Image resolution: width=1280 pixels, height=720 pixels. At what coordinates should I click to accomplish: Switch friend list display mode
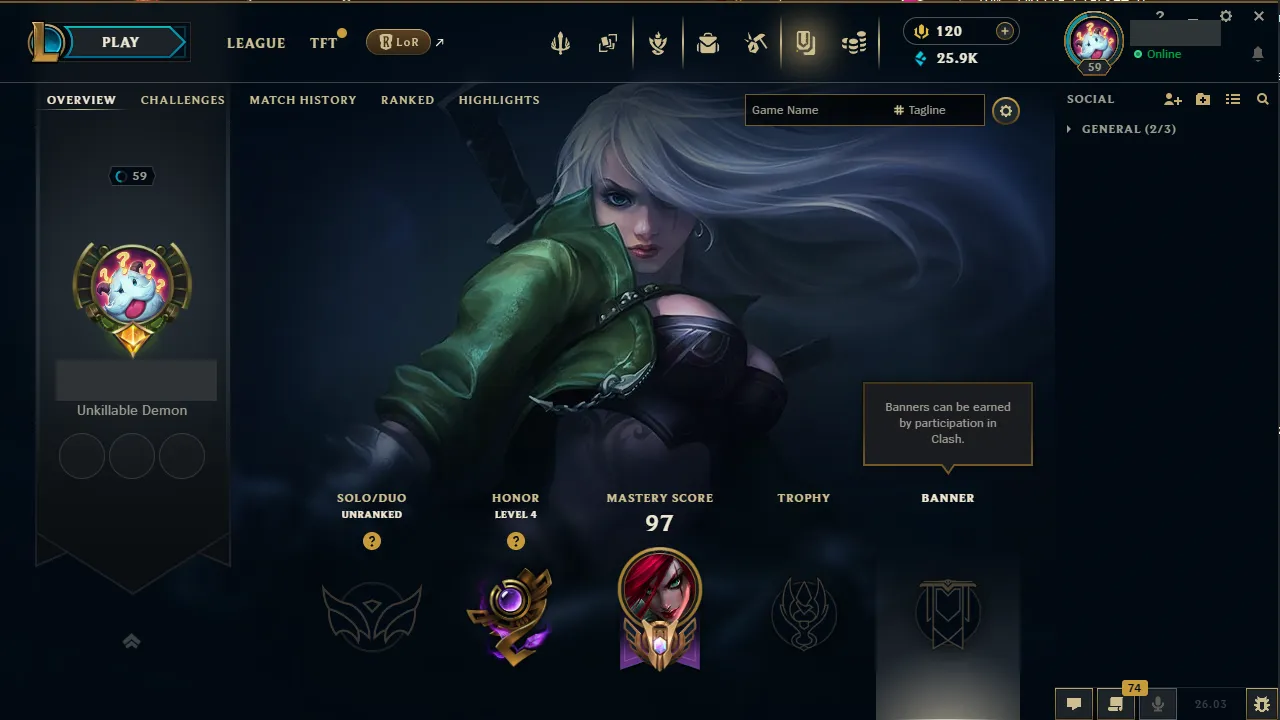[1233, 99]
